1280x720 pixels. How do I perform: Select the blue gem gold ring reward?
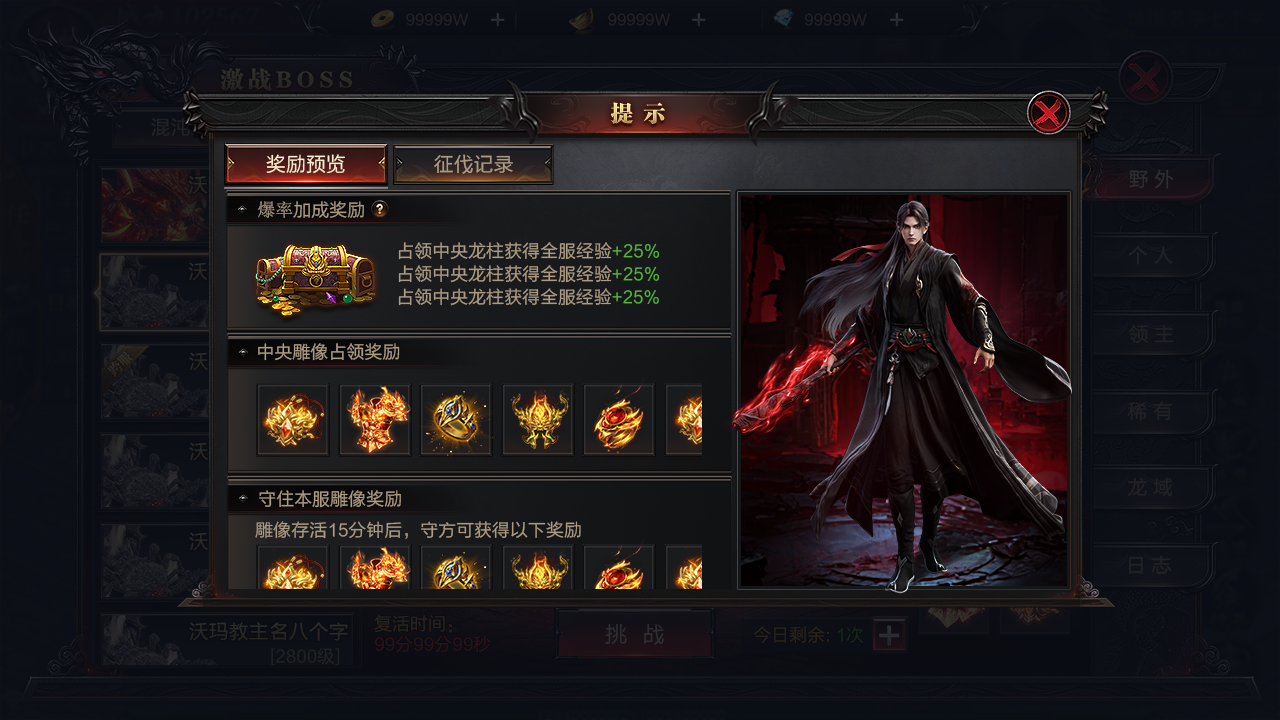tap(456, 420)
